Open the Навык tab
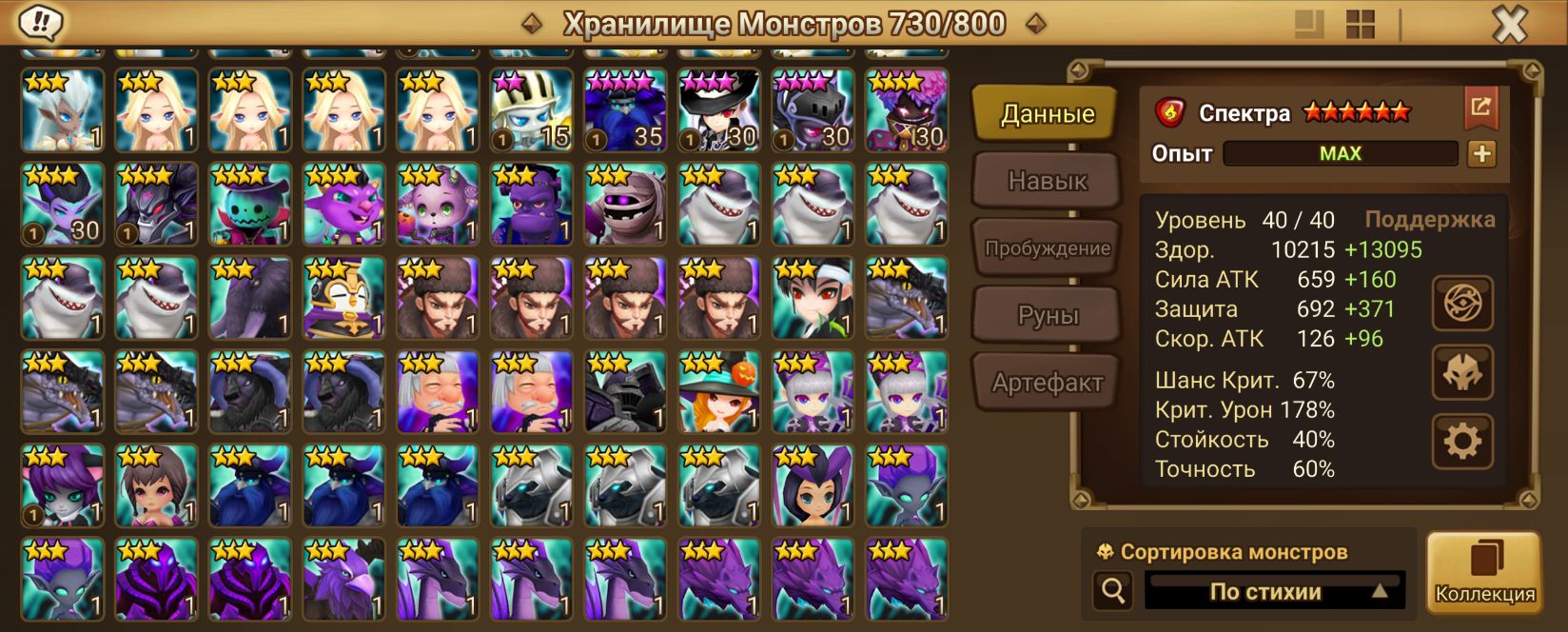1568x632 pixels. [x=1047, y=181]
